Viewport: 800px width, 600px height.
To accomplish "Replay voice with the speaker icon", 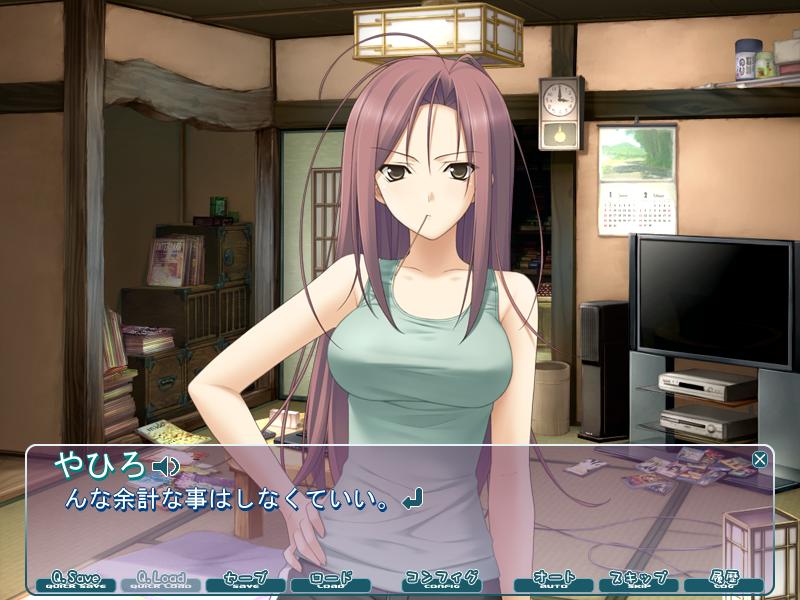I will [166, 466].
